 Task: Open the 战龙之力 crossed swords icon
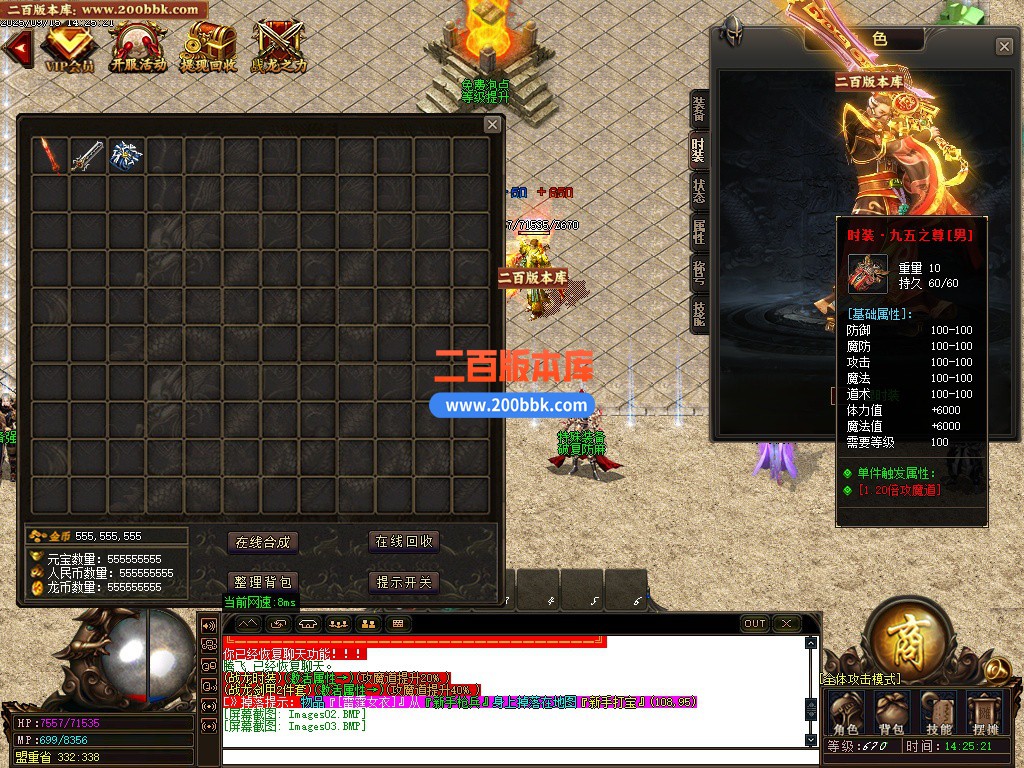(x=278, y=46)
